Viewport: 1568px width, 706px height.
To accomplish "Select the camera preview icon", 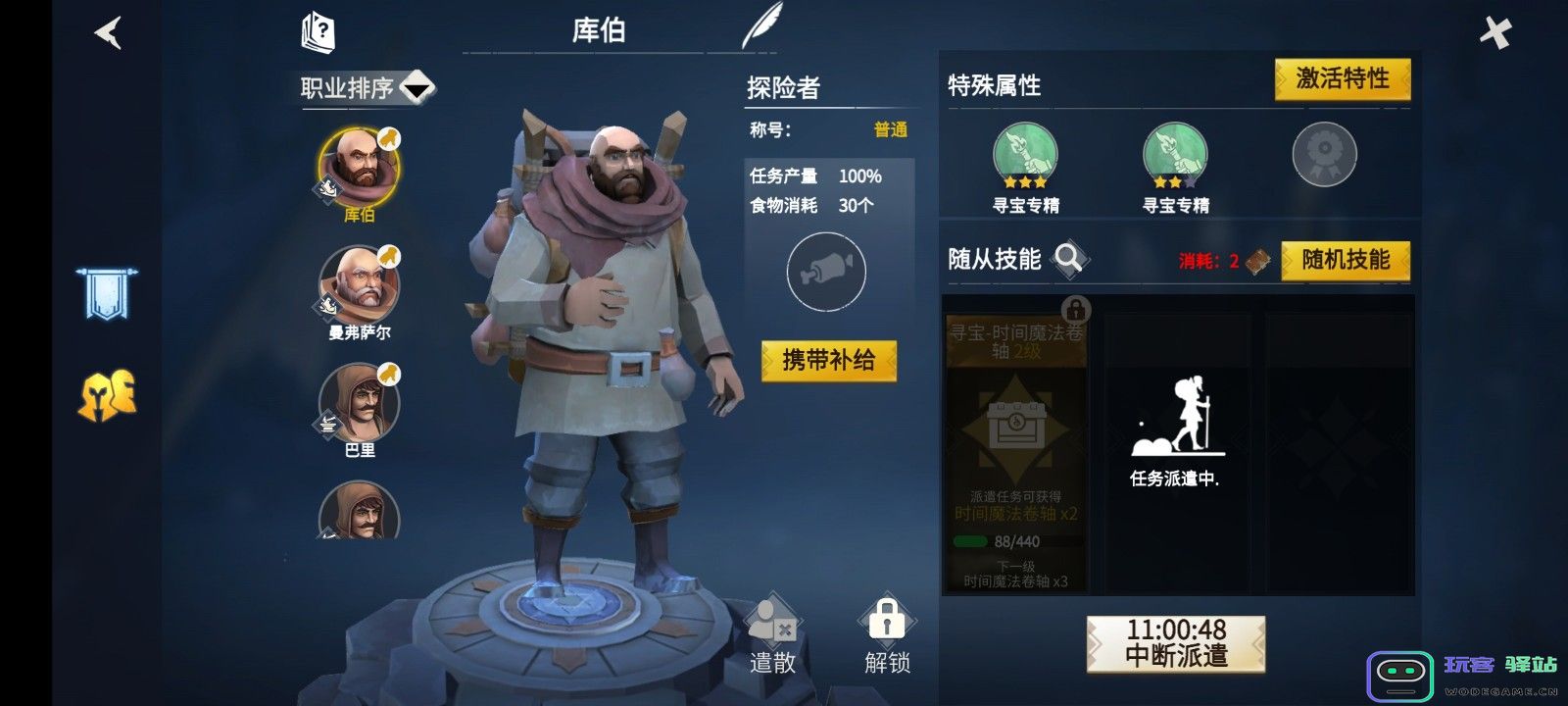I will [828, 272].
